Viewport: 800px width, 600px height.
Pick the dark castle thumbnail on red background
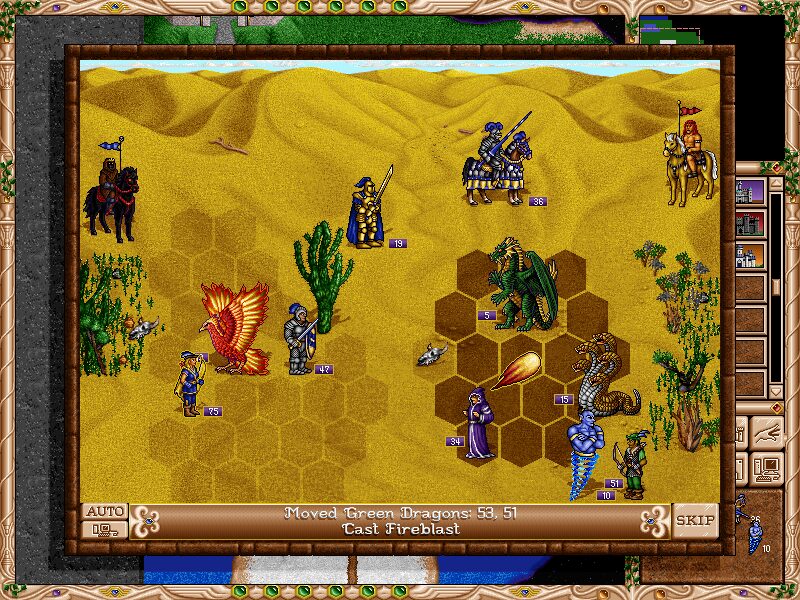pyautogui.click(x=751, y=223)
